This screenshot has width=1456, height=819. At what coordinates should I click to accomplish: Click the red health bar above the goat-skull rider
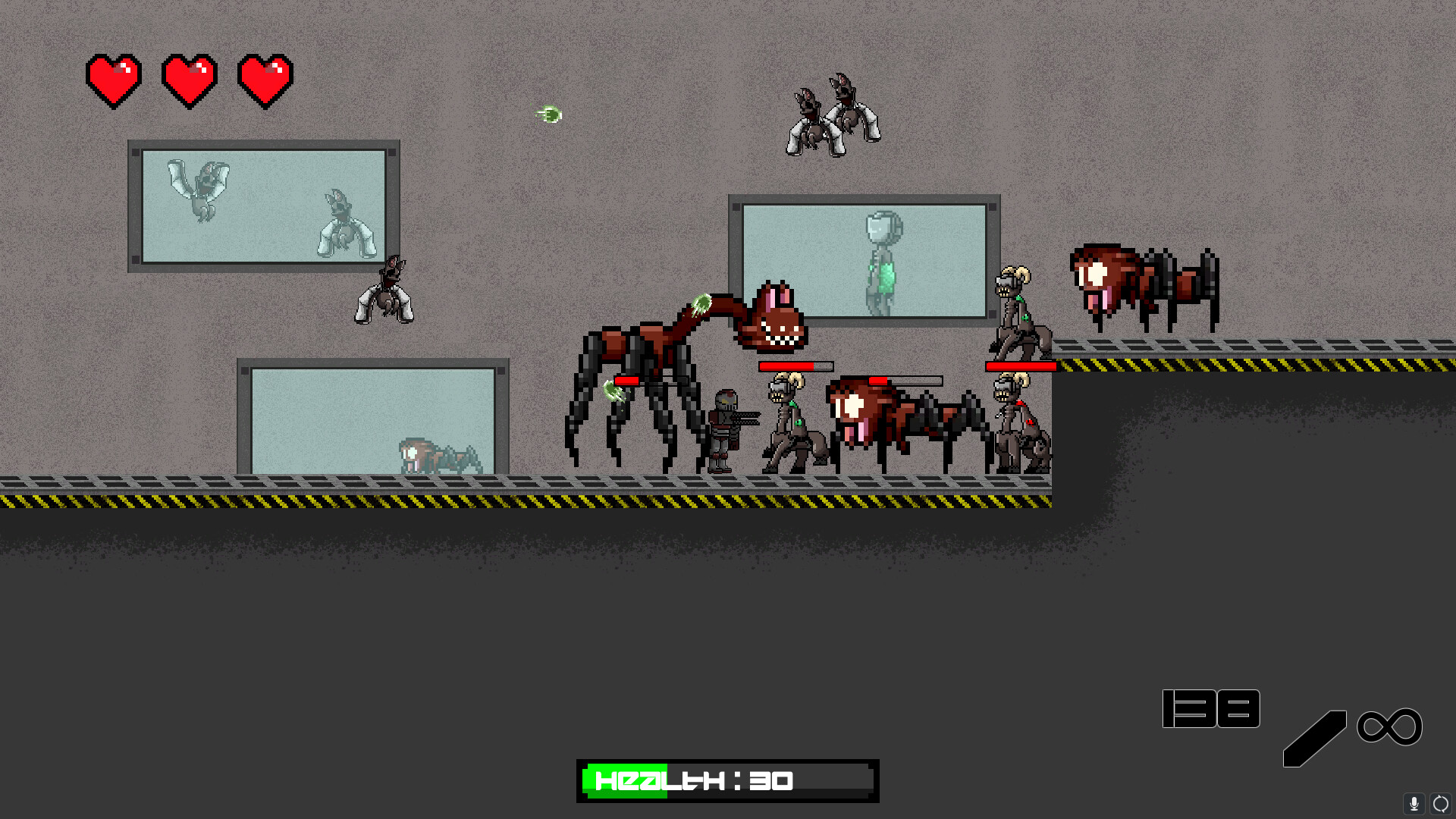click(1021, 365)
